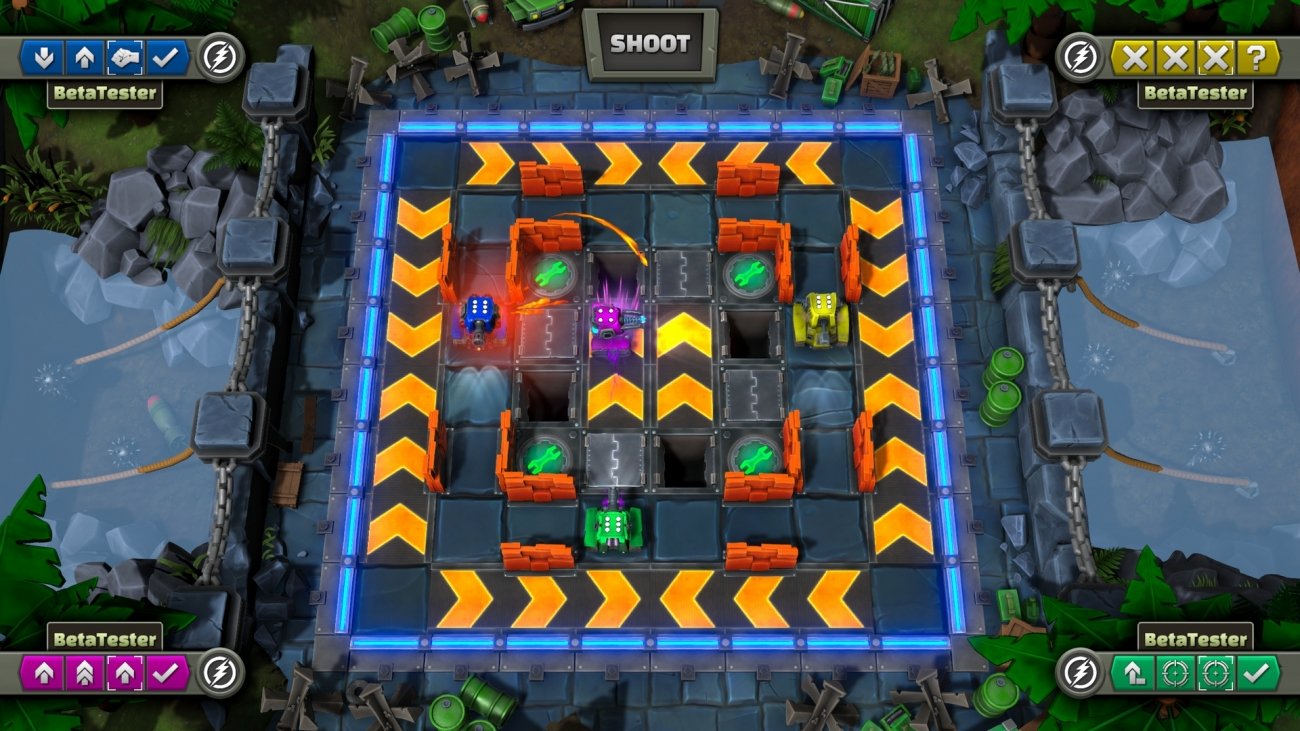Select the first X slot in yellow queue
The height and width of the screenshot is (731, 1300).
click(1135, 57)
